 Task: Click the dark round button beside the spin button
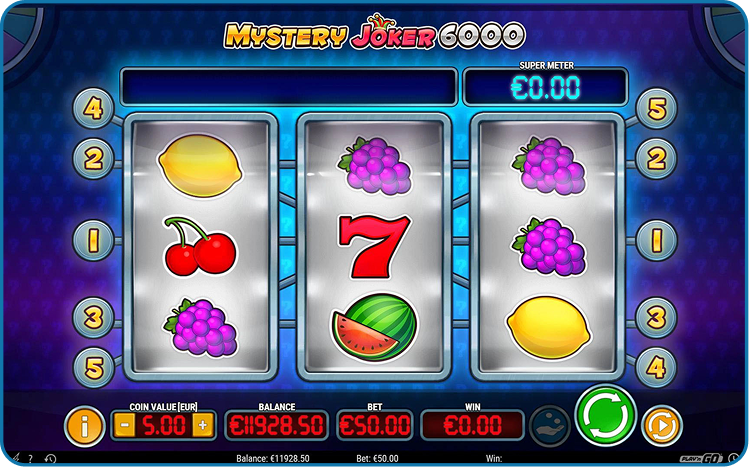tap(549, 424)
